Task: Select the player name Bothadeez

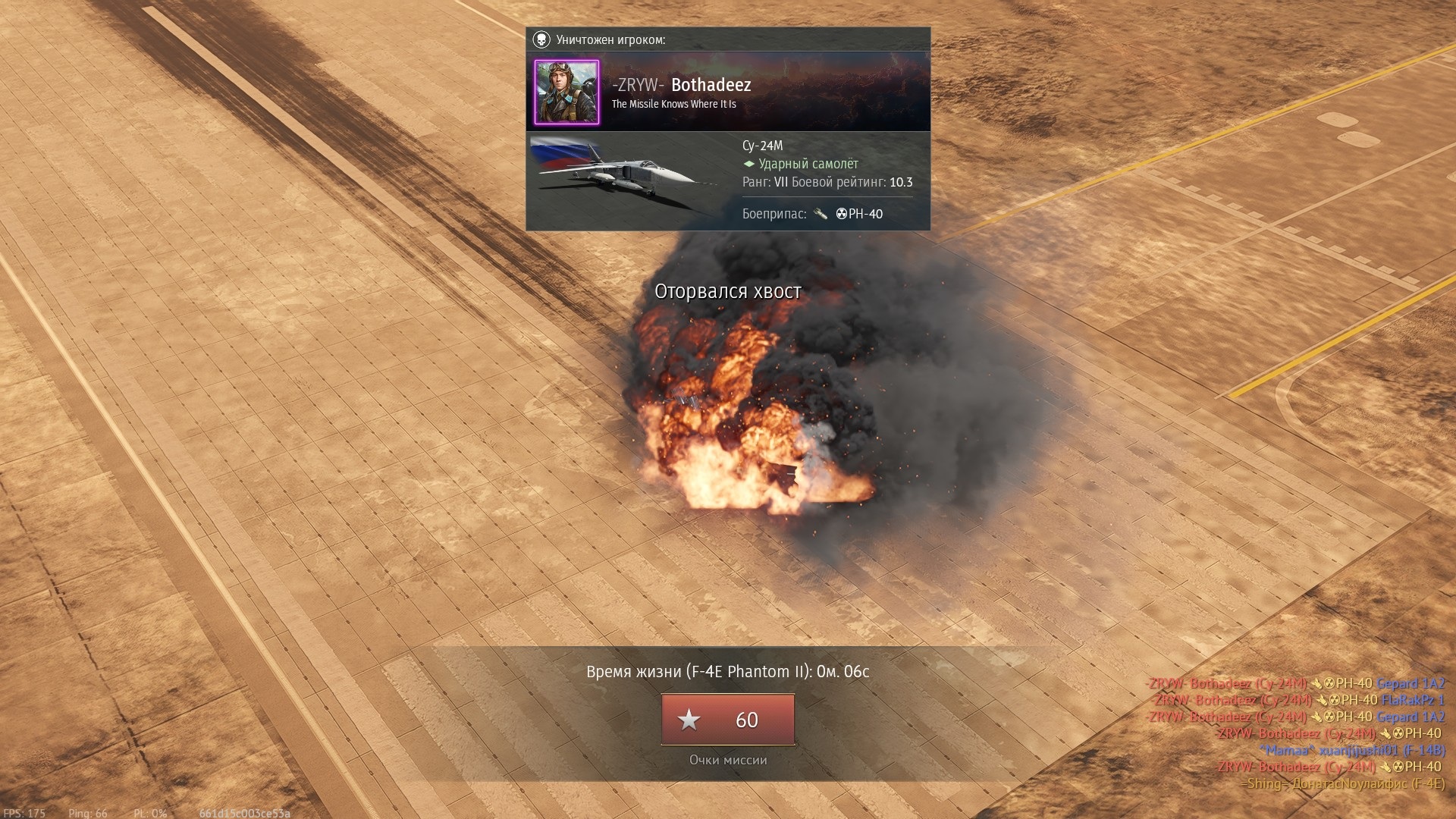Action: (711, 85)
